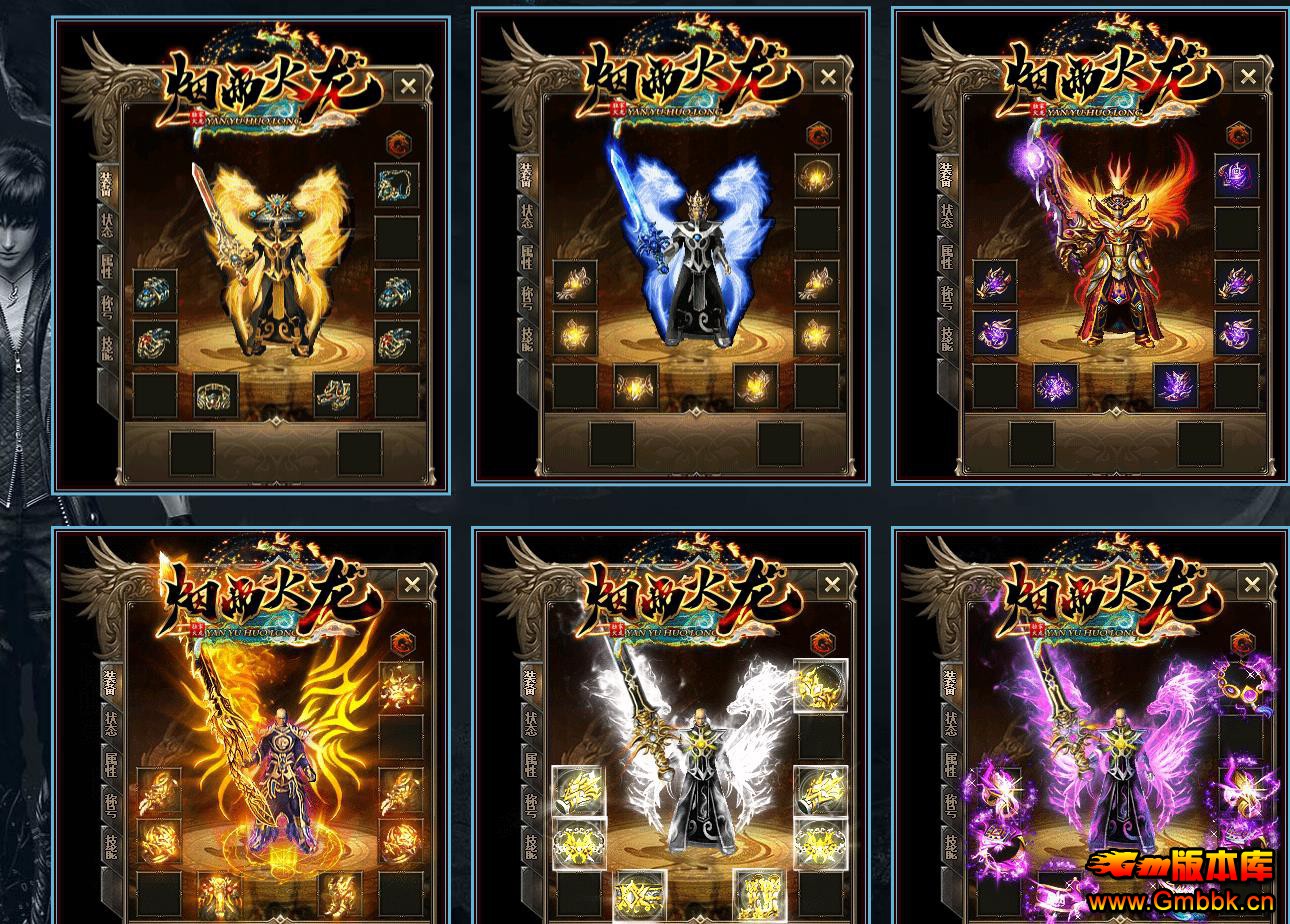
Task: Switch to 状态 tab in blue-winged swordsman panel
Action: (x=527, y=215)
